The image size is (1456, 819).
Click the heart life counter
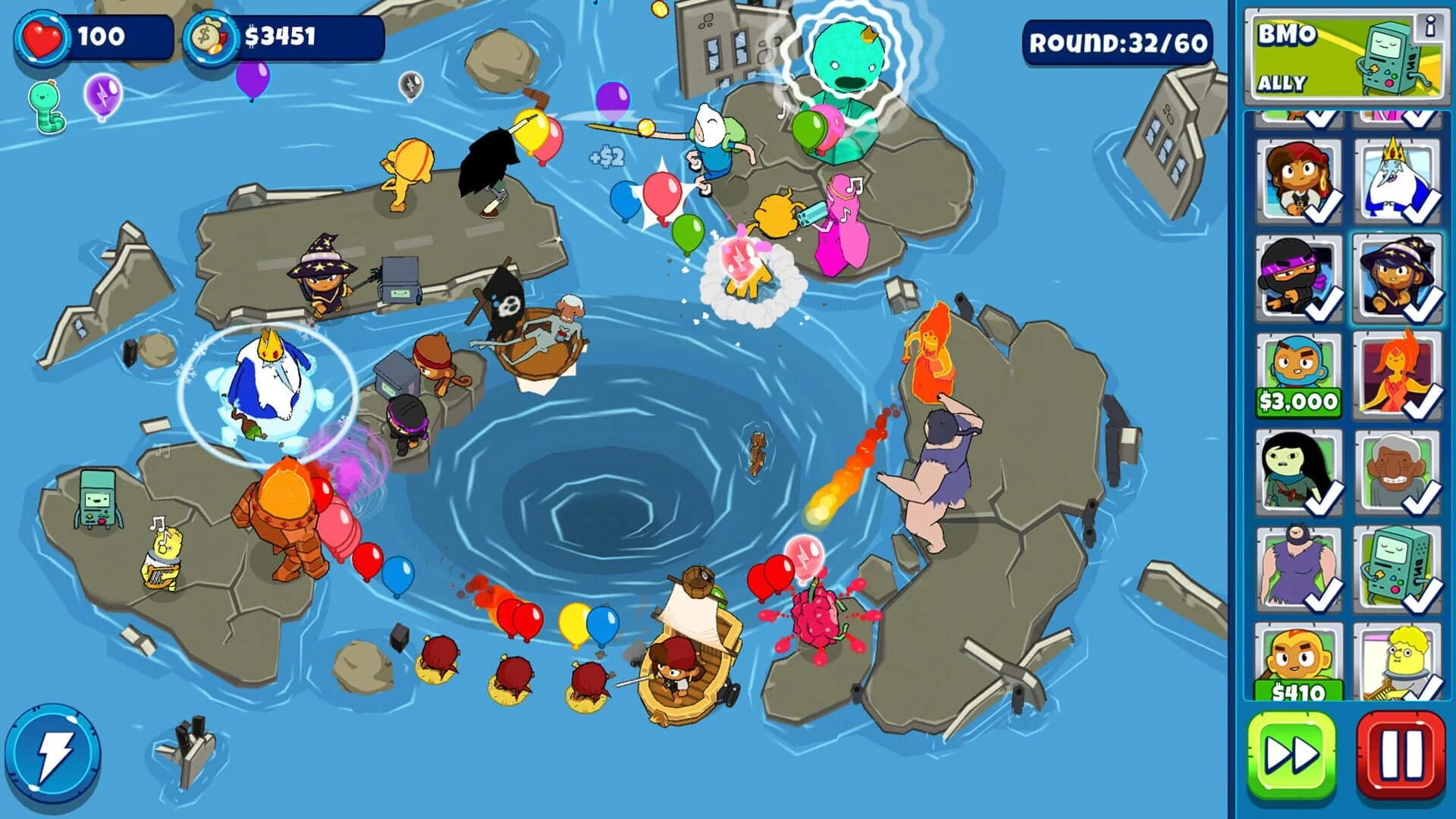coord(49,34)
